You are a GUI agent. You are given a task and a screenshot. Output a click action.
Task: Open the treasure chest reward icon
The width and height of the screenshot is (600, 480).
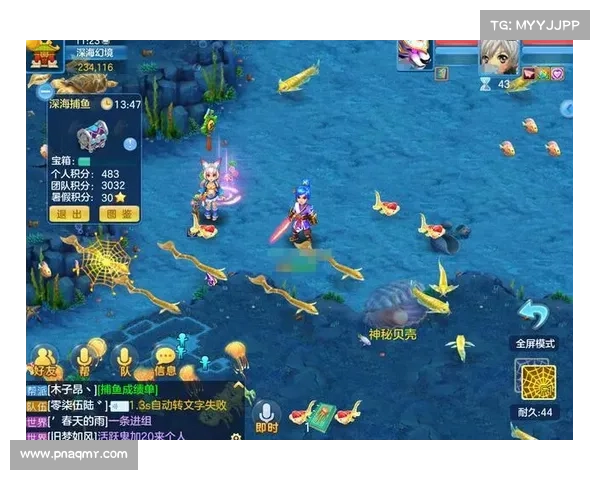[x=93, y=134]
